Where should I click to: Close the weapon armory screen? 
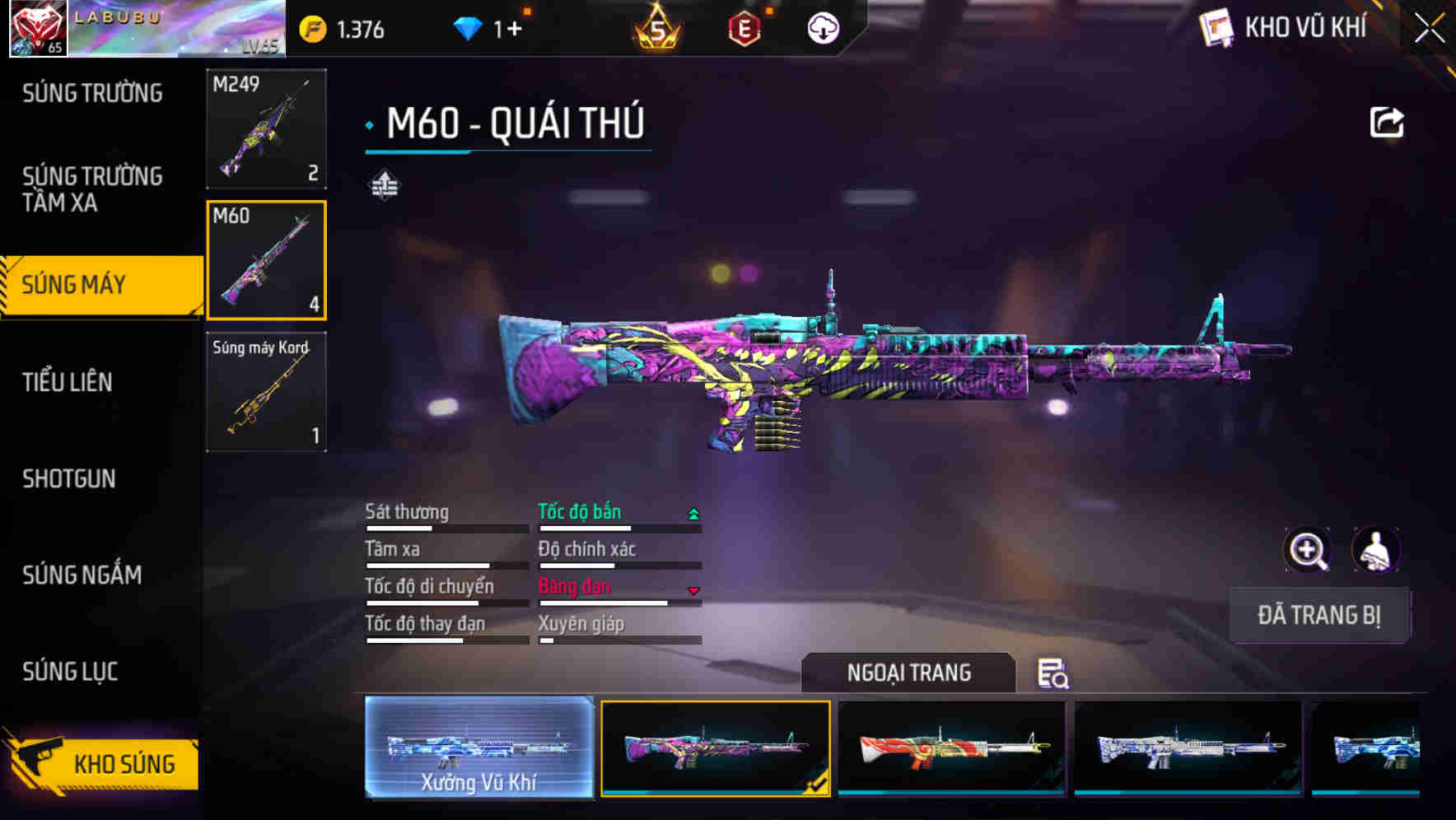1429,29
